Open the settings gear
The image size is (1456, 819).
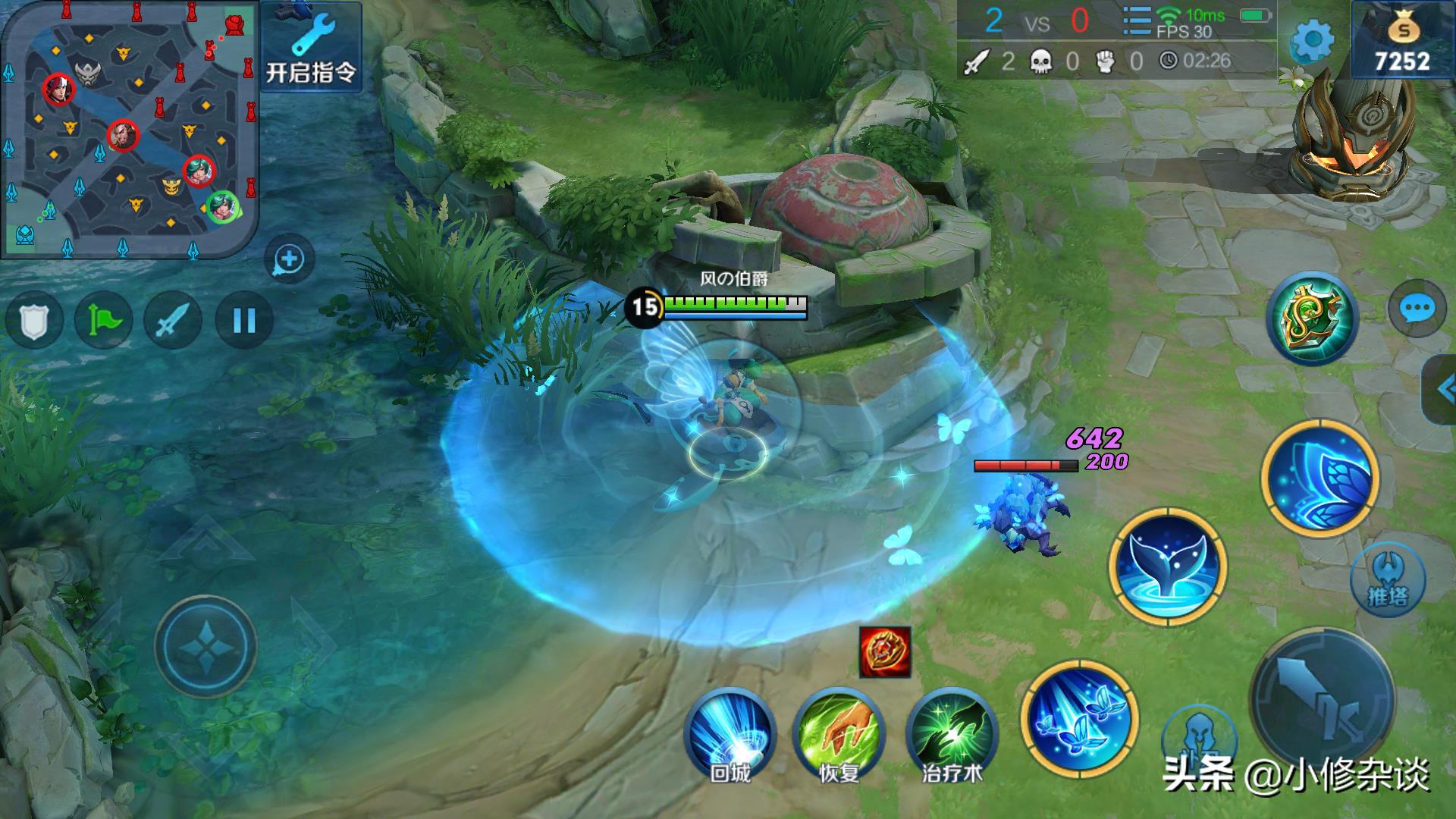[1312, 39]
